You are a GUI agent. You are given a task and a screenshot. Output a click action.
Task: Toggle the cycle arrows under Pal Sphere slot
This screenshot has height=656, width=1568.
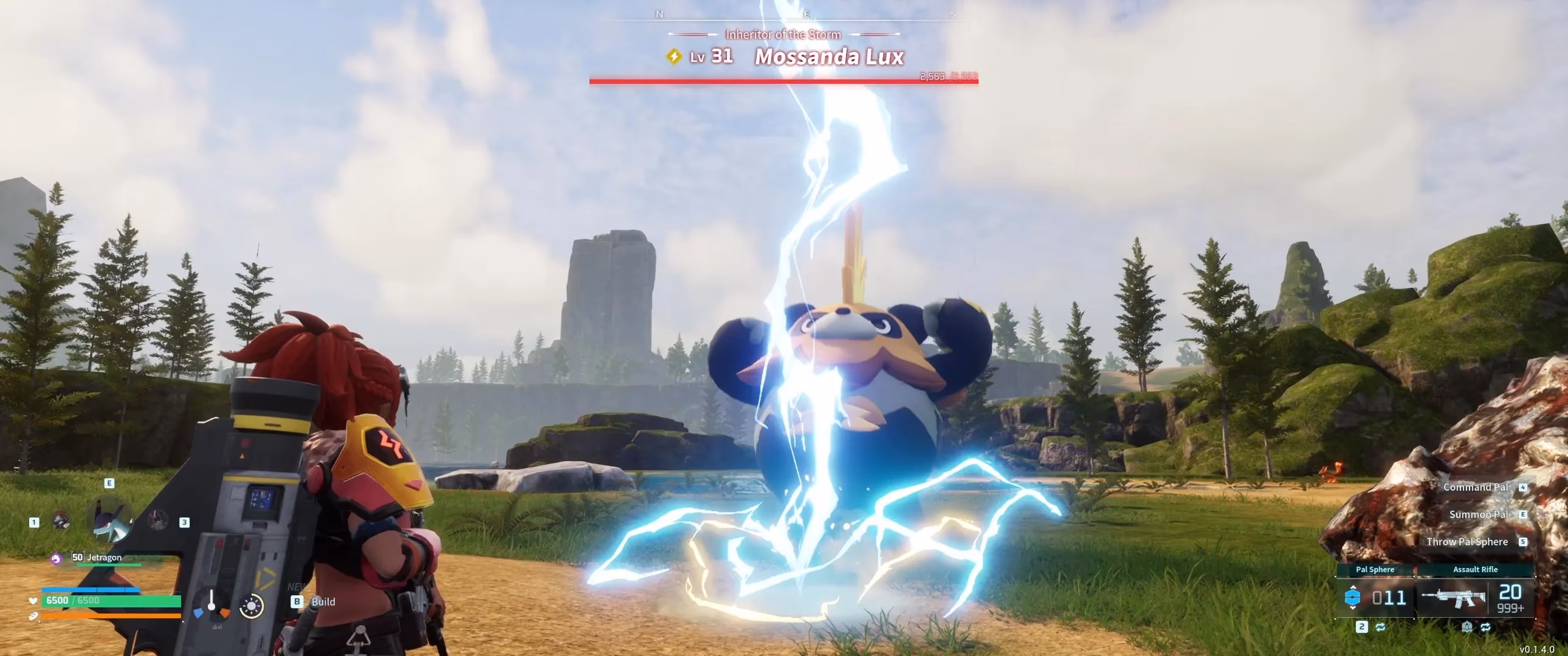point(1380,627)
